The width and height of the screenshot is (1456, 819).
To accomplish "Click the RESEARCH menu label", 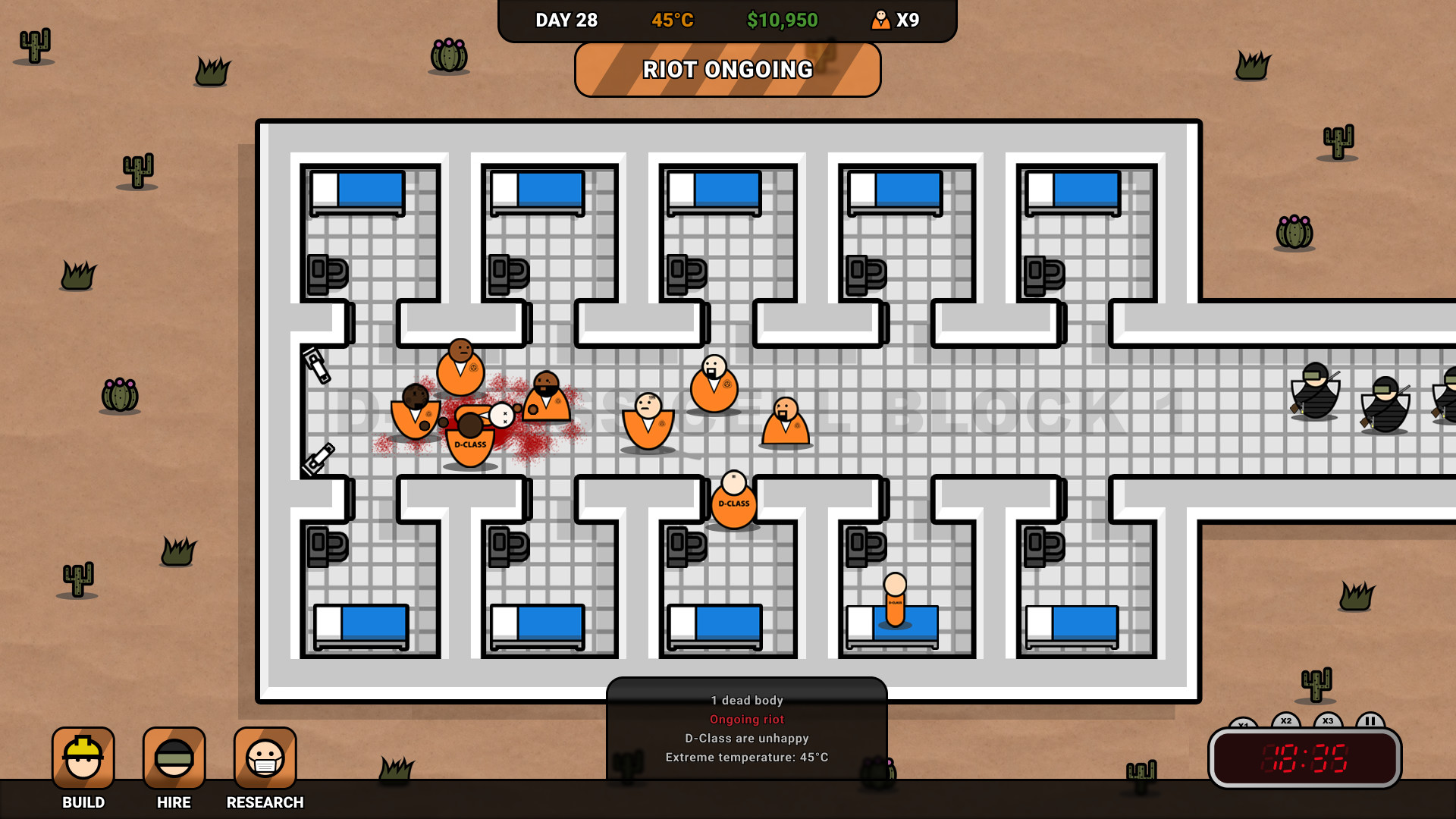I will (x=265, y=802).
